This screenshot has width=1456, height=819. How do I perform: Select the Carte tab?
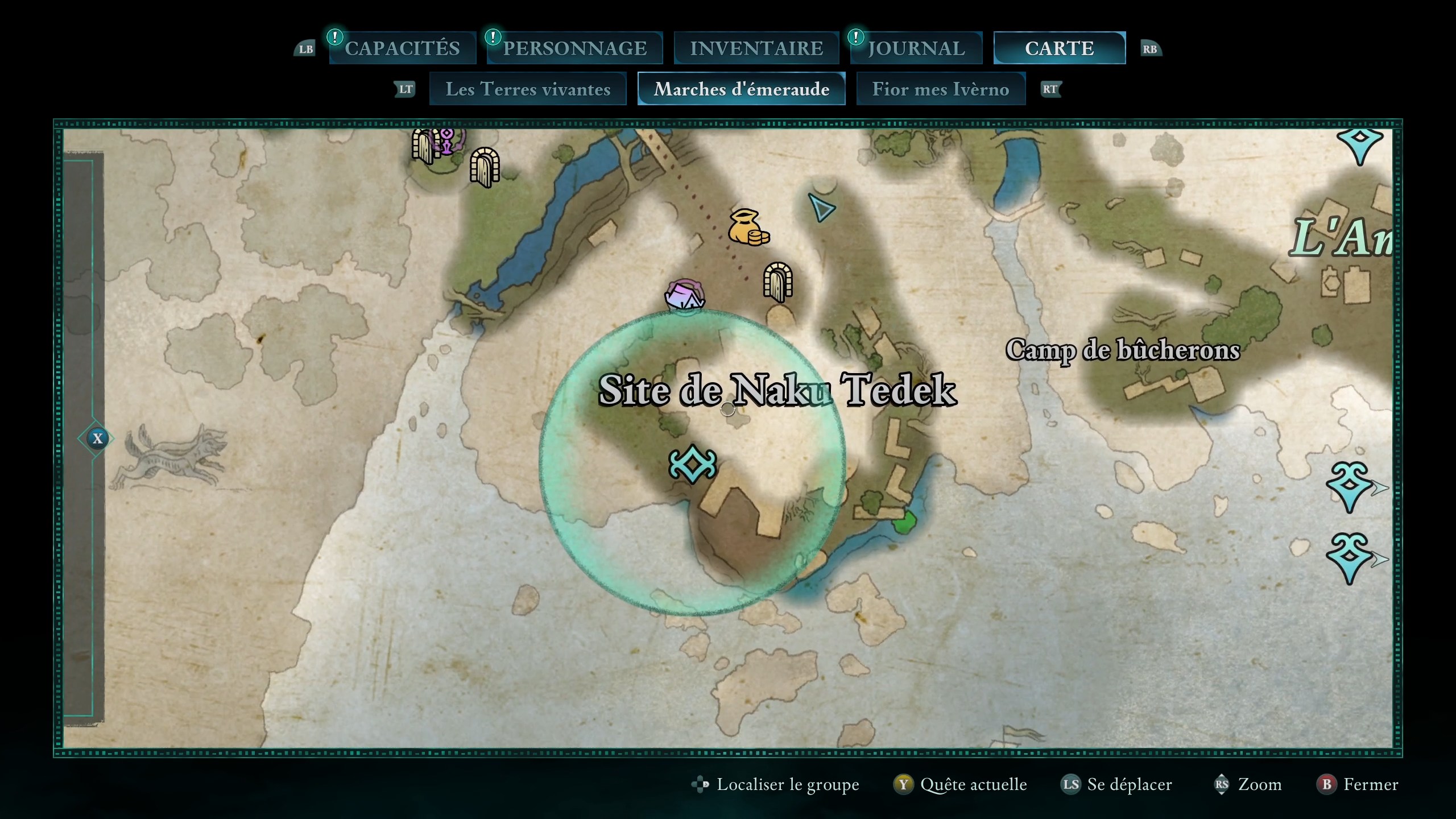click(1059, 48)
